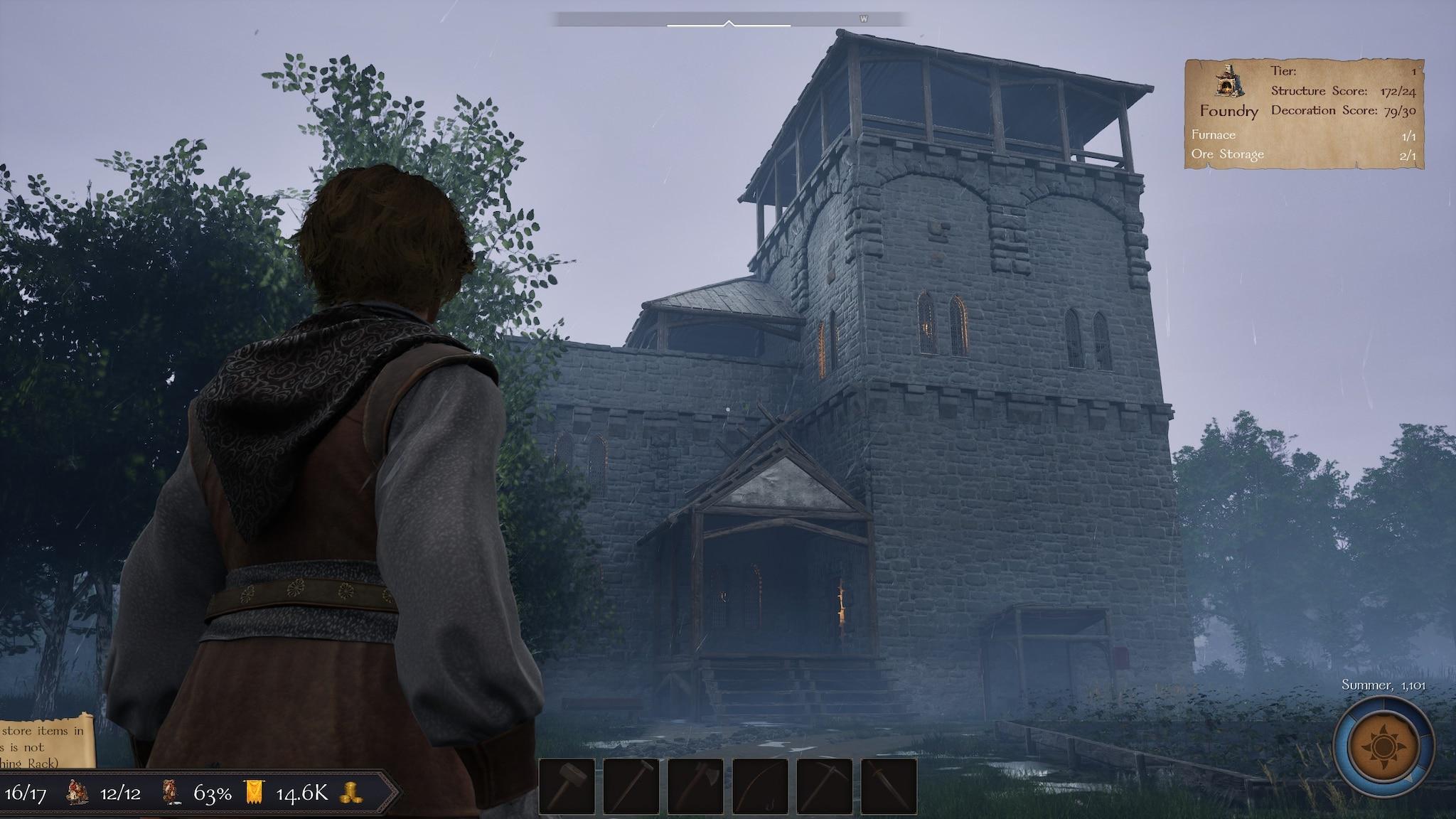This screenshot has height=819, width=1456.
Task: Select the long-handled sledgehammer slot
Action: [x=631, y=786]
